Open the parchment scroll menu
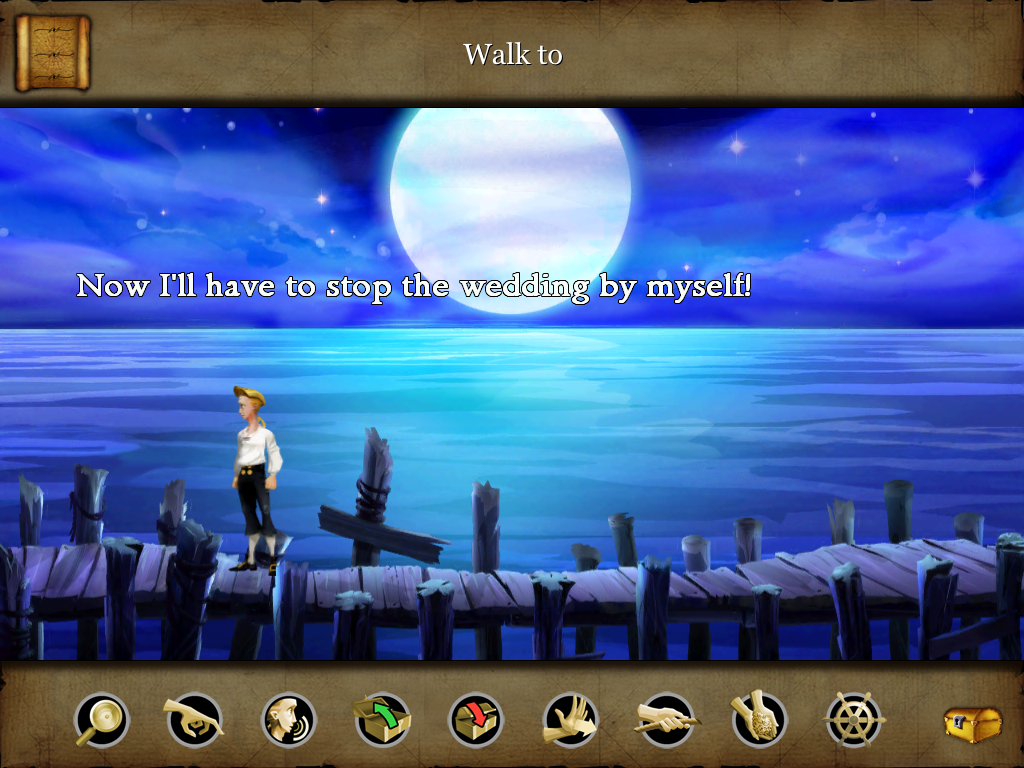The height and width of the screenshot is (768, 1024). (53, 52)
